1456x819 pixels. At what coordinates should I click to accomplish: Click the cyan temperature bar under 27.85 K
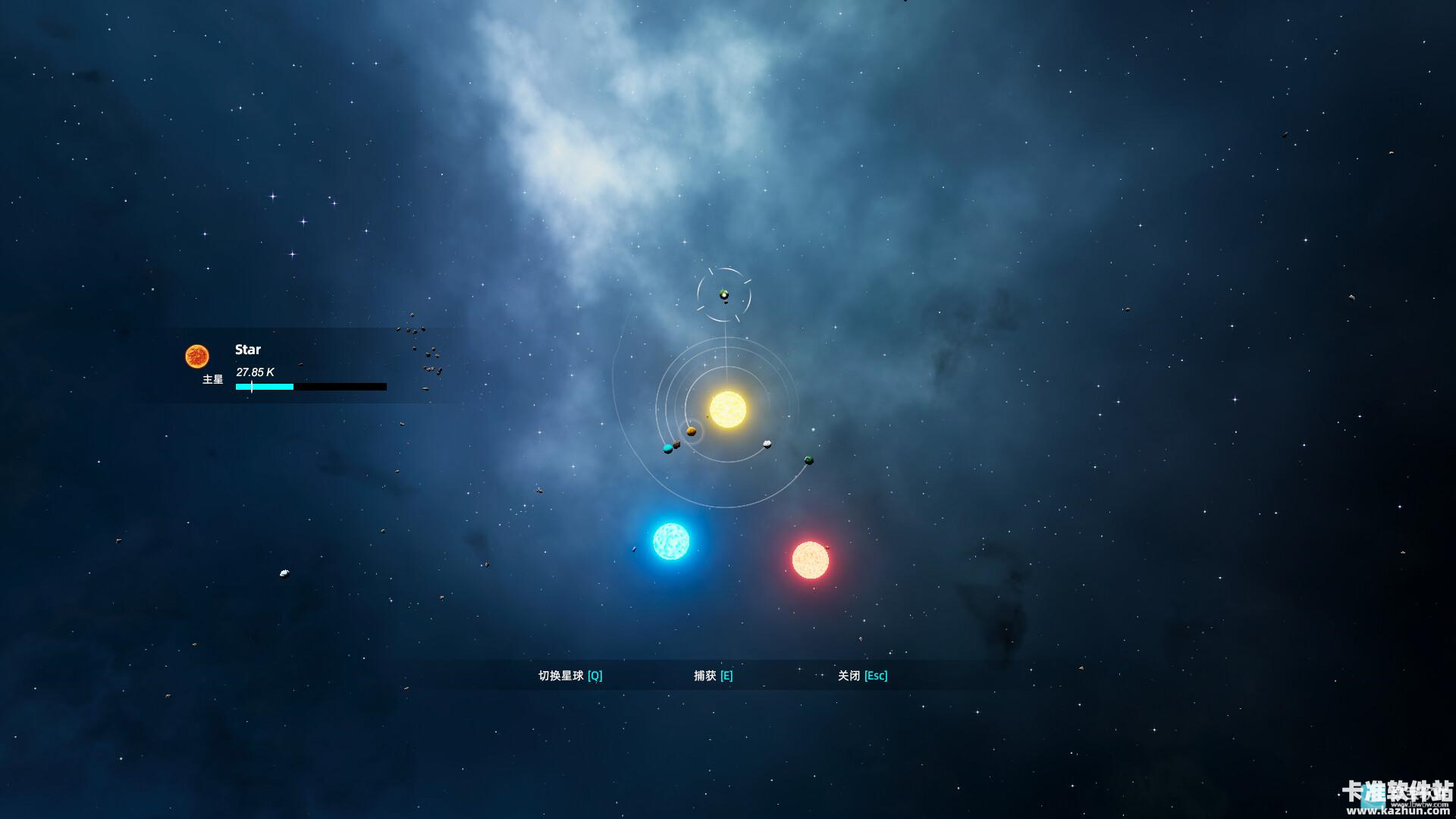265,387
